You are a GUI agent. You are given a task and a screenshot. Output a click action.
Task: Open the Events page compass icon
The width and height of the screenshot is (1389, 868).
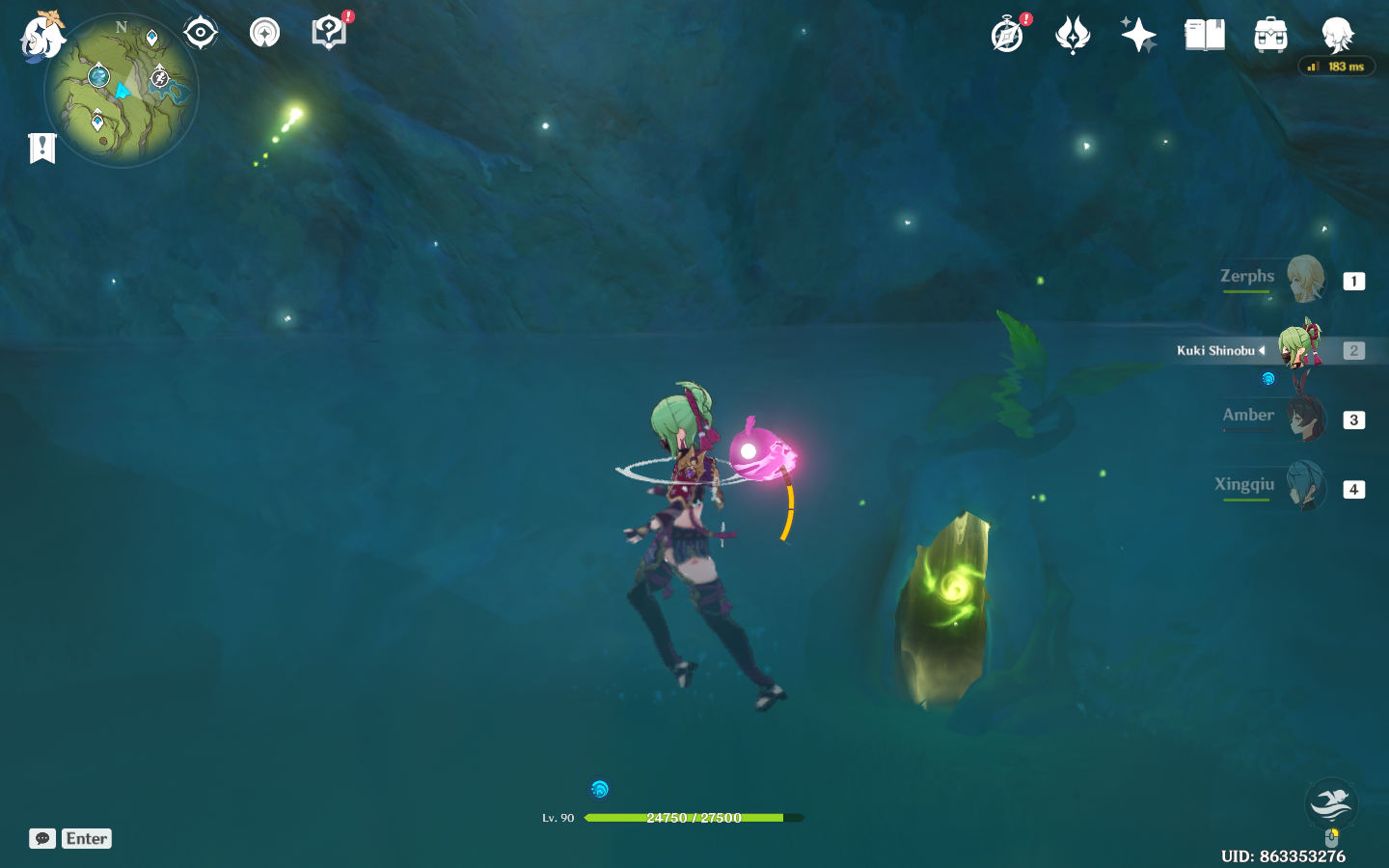pyautogui.click(x=1007, y=36)
